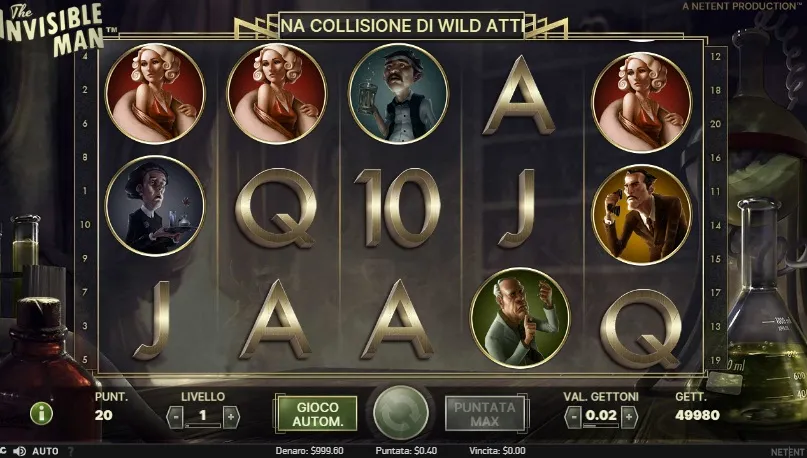807x458 pixels.
Task: Open the AUTO autoplay settings
Action: tap(45, 451)
